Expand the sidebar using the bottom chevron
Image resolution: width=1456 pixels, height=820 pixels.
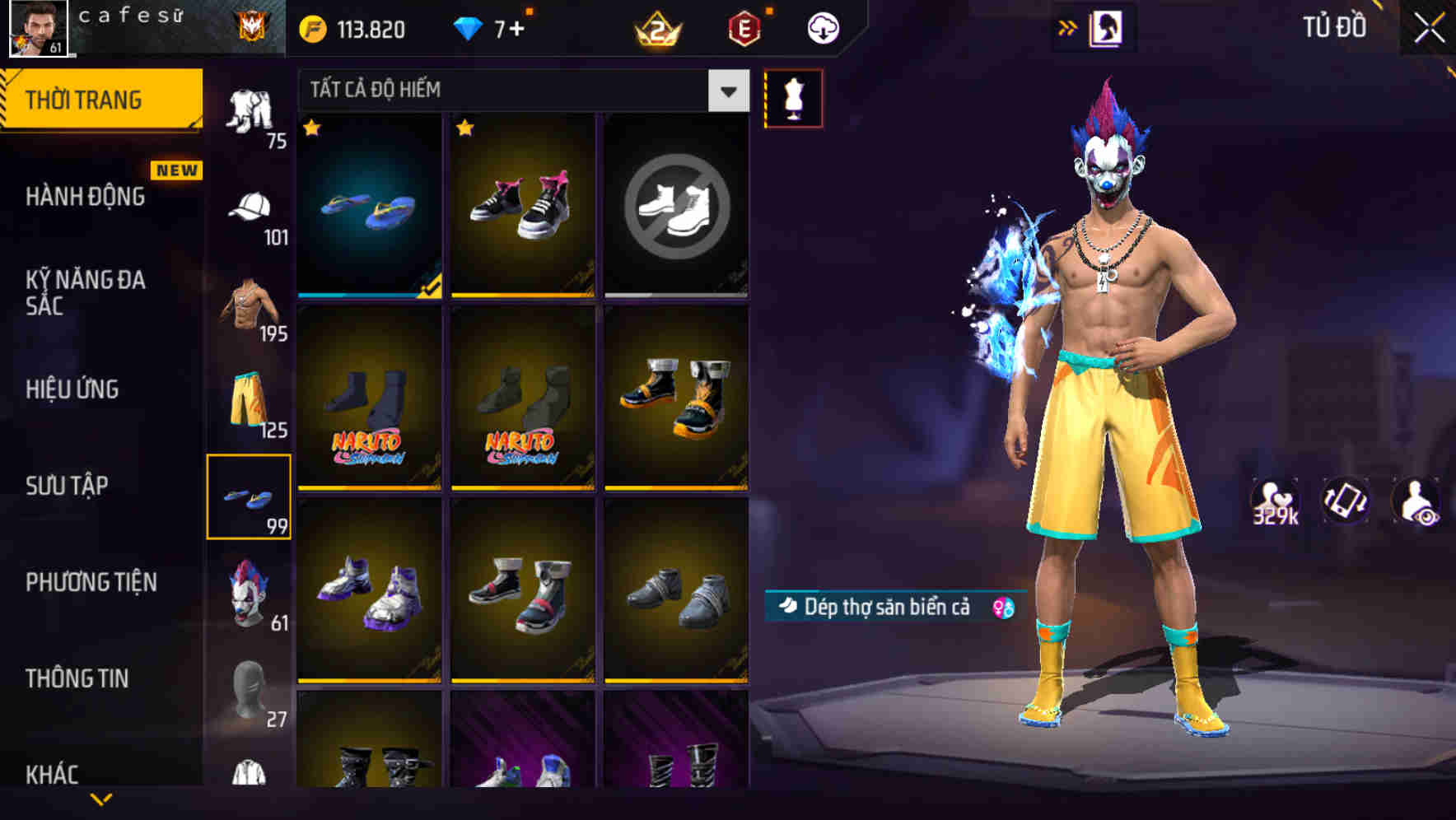[x=101, y=799]
